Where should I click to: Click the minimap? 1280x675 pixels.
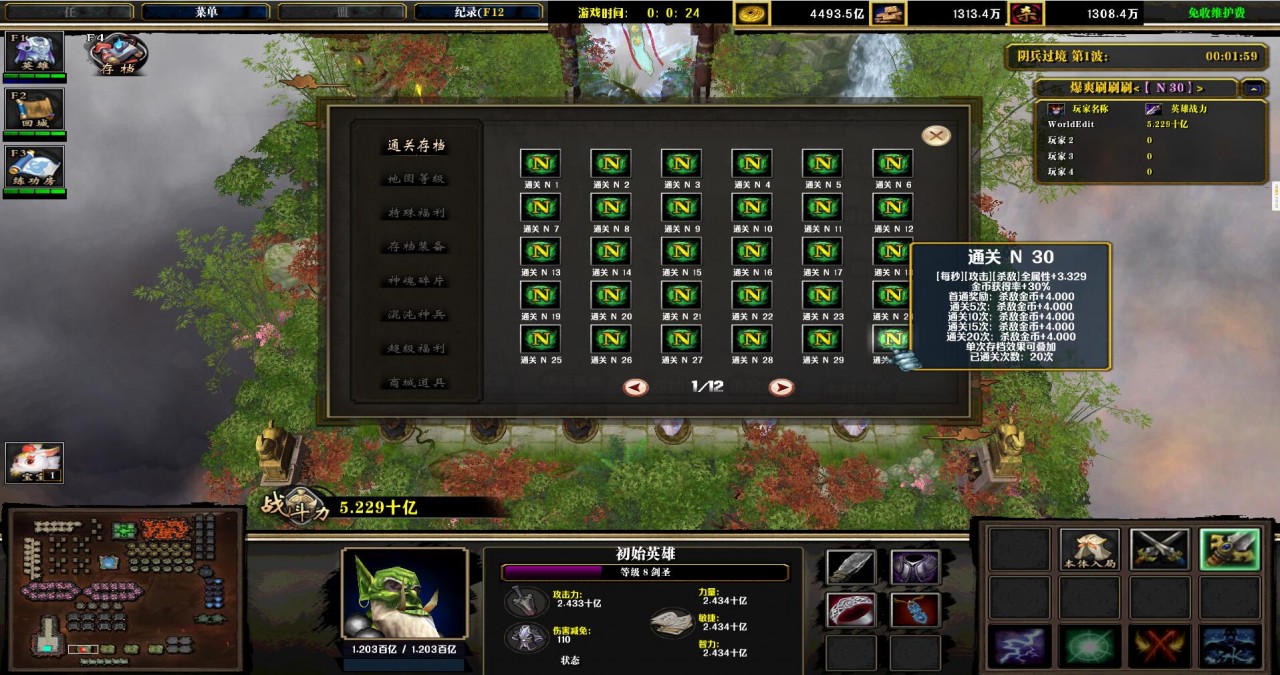pos(125,590)
